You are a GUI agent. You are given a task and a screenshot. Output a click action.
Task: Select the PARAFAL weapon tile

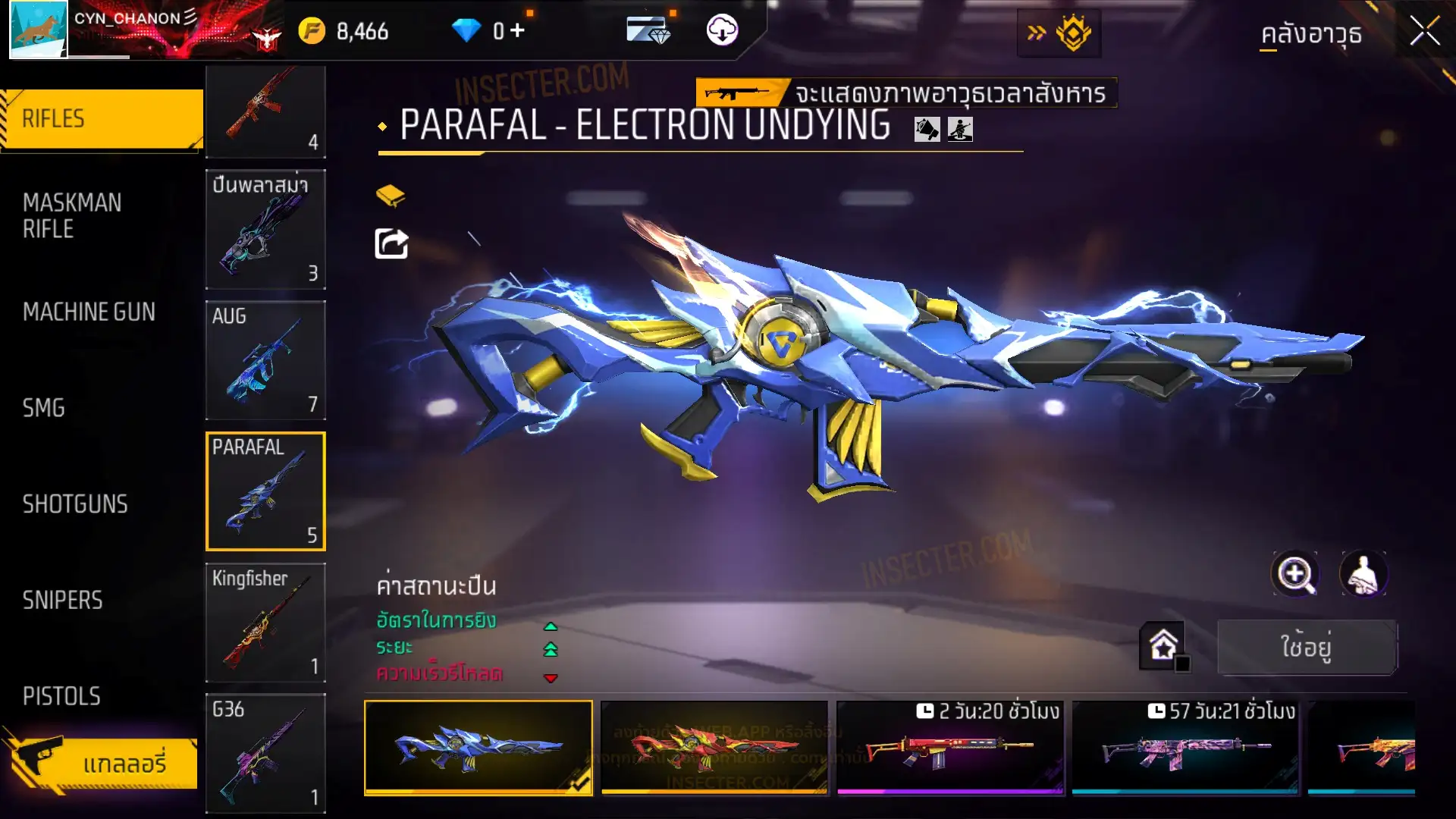point(265,491)
